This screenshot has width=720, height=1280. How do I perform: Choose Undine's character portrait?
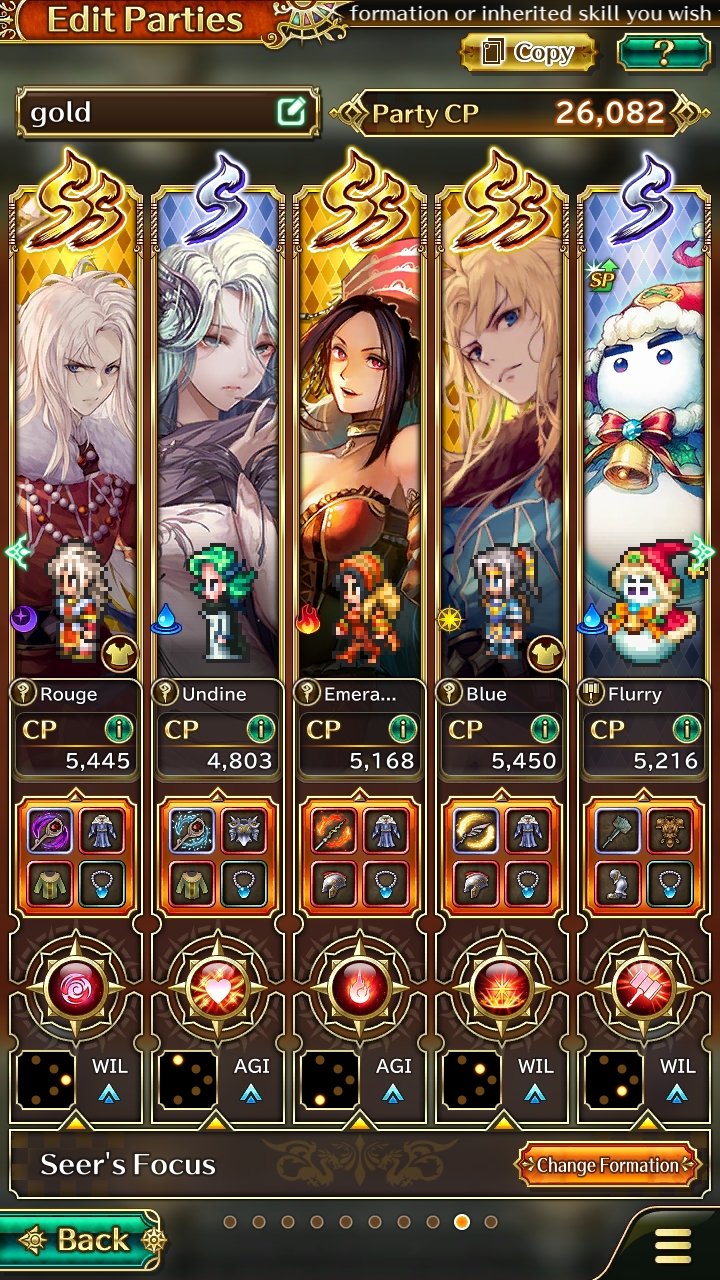point(218,430)
